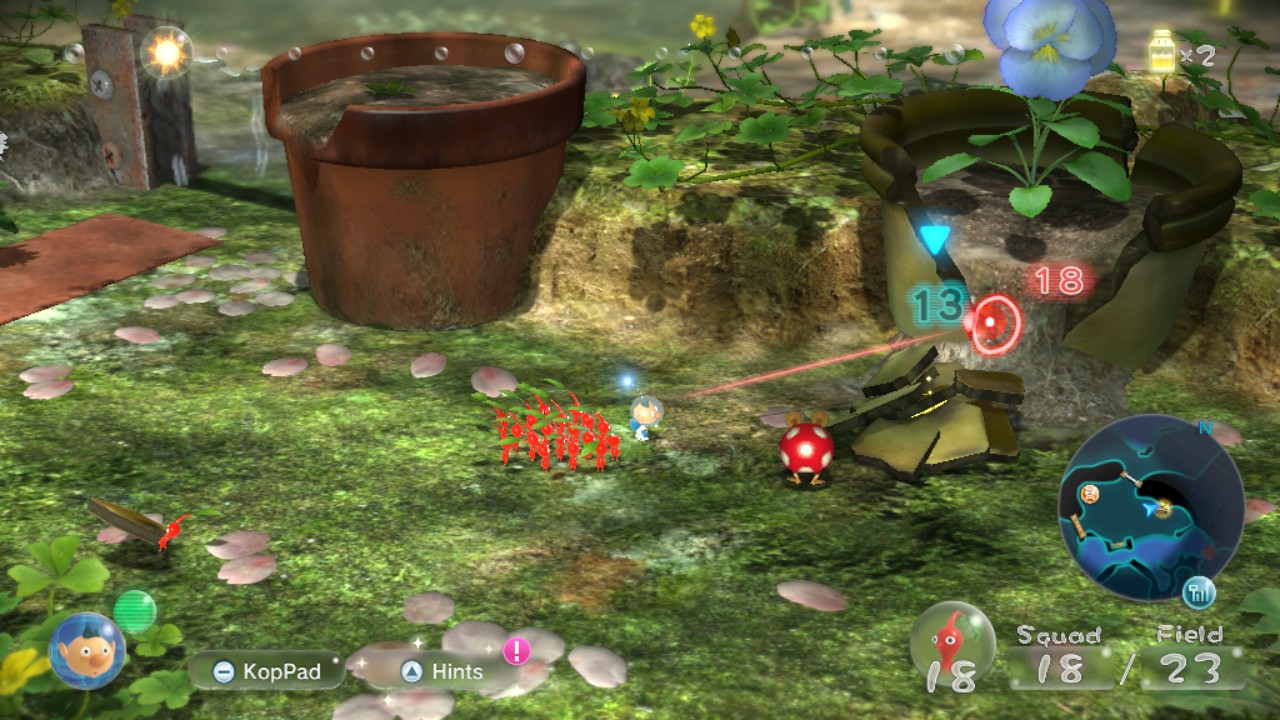Select the captain portrait icon
The height and width of the screenshot is (720, 1280).
(87, 651)
